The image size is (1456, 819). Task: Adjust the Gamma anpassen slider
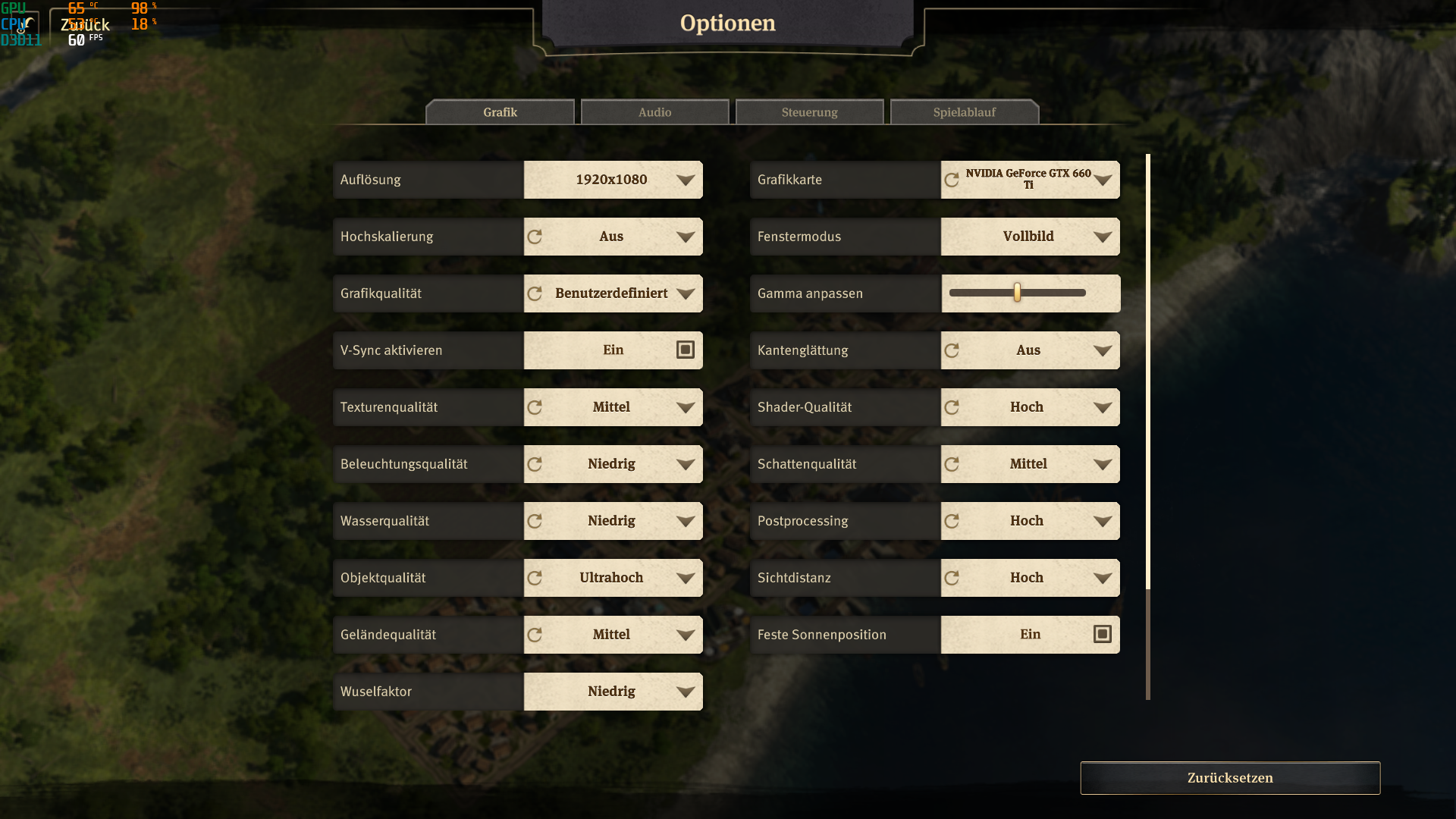coord(1017,293)
